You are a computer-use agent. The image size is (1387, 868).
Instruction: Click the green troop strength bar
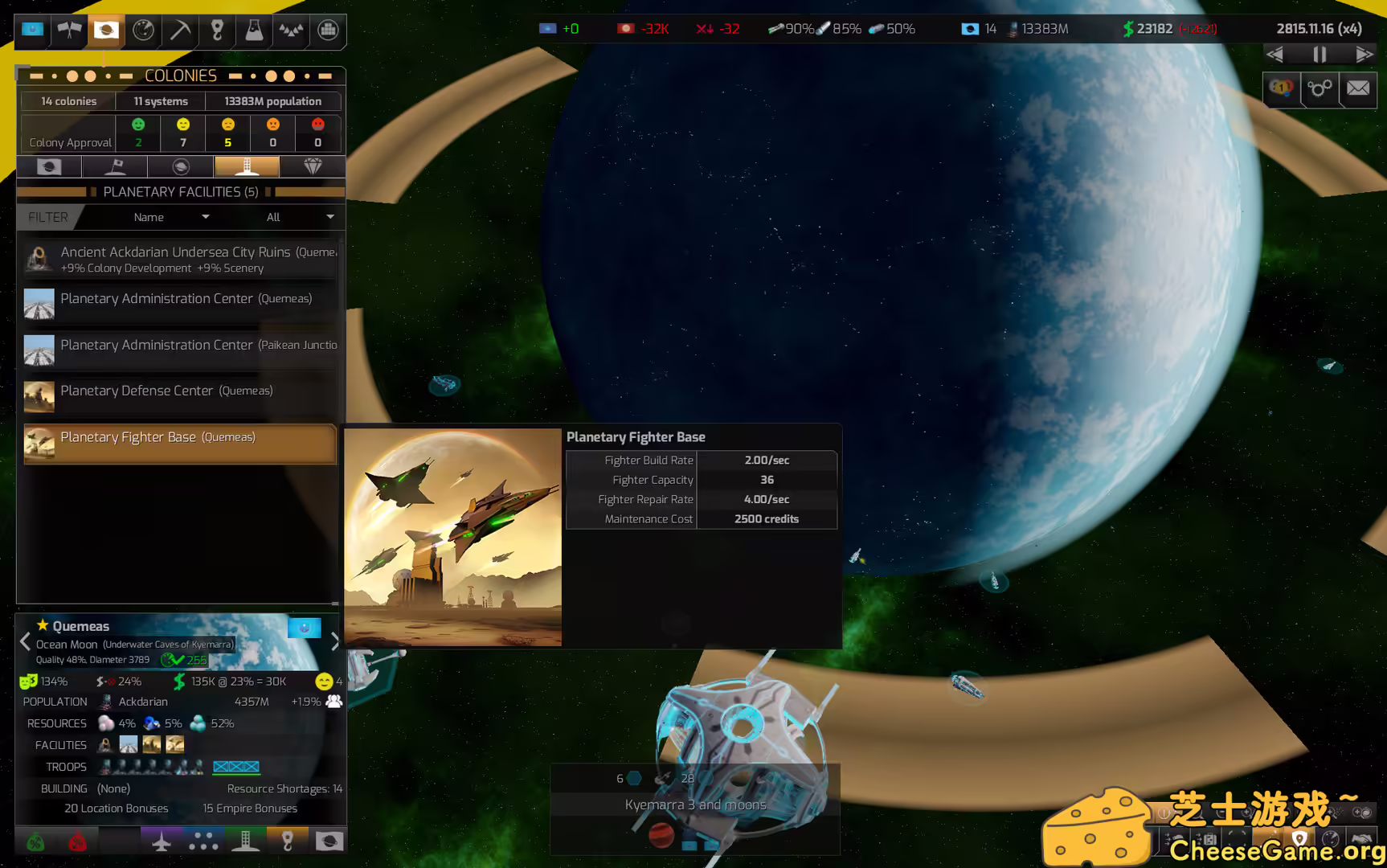point(236,774)
